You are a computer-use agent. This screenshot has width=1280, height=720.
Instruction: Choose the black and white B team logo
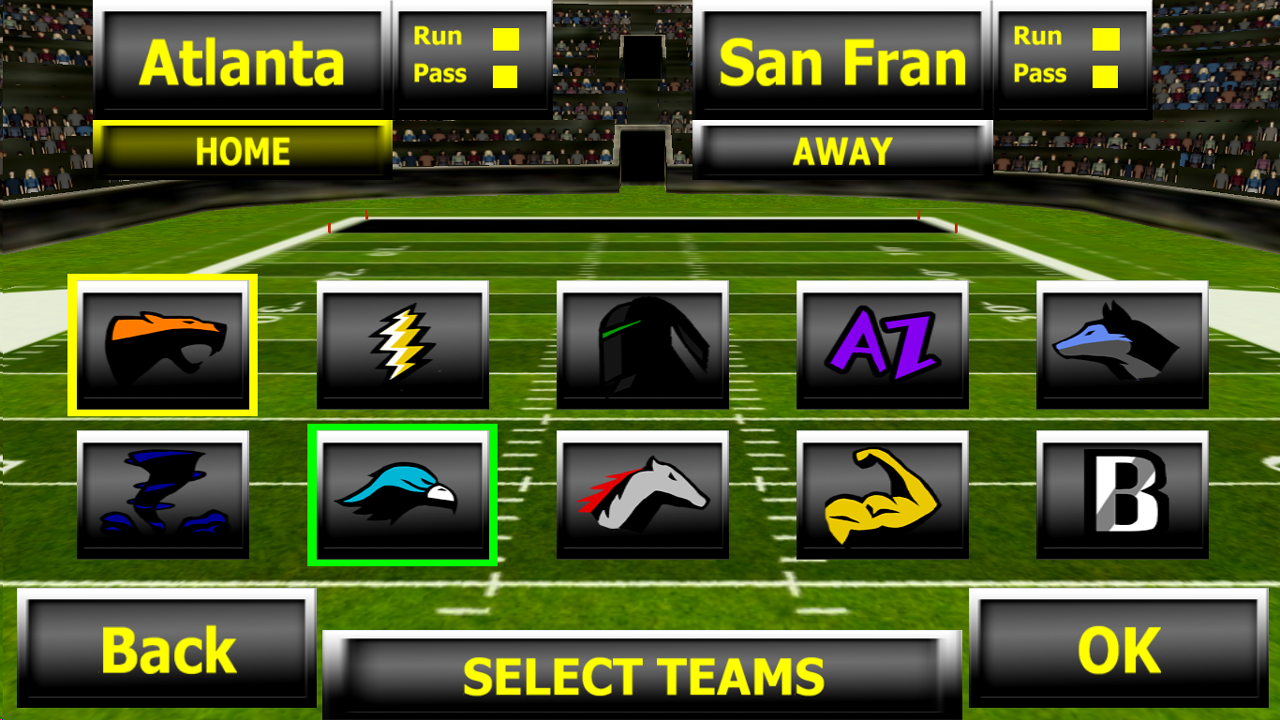[x=1120, y=492]
